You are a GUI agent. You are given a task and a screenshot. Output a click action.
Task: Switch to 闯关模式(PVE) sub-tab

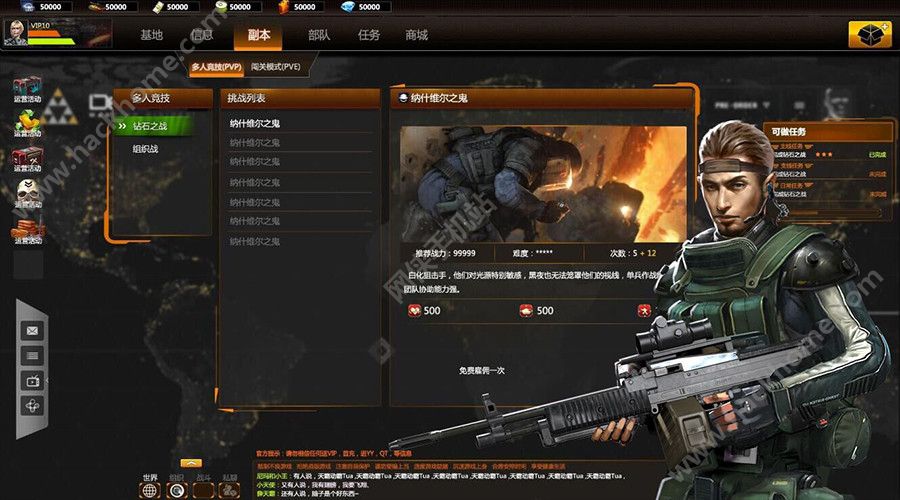pos(275,67)
